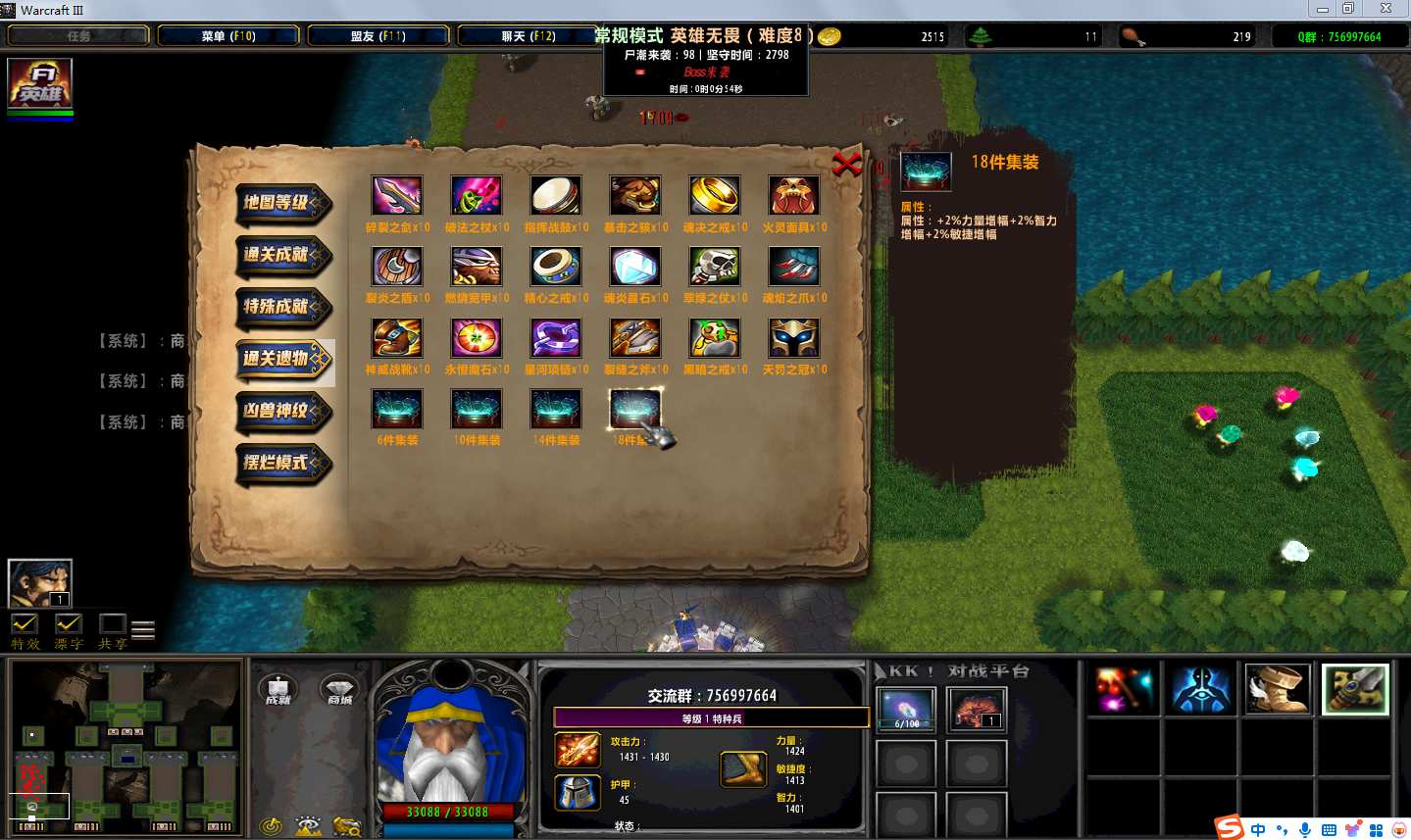
Task: Switch to the 通关成就 category
Action: (x=282, y=255)
